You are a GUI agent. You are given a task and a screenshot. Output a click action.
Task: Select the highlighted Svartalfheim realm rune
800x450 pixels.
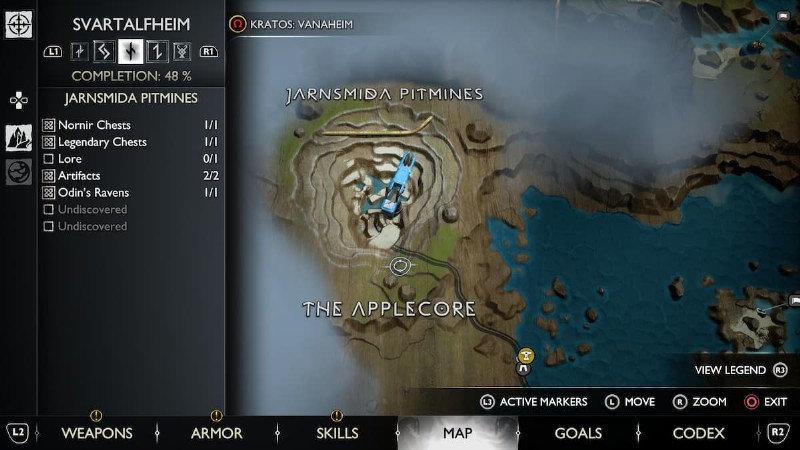tap(131, 51)
